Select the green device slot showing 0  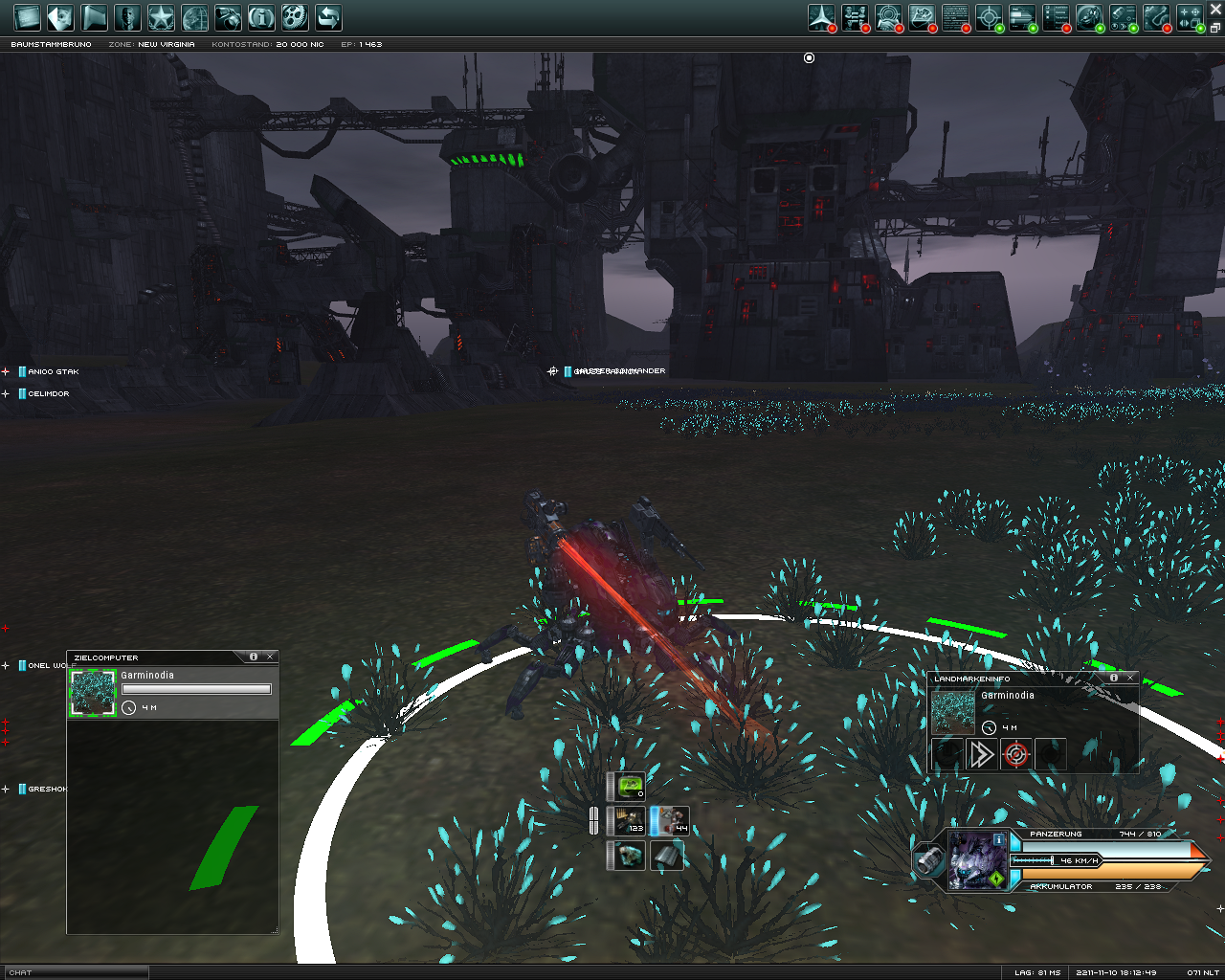(x=630, y=787)
